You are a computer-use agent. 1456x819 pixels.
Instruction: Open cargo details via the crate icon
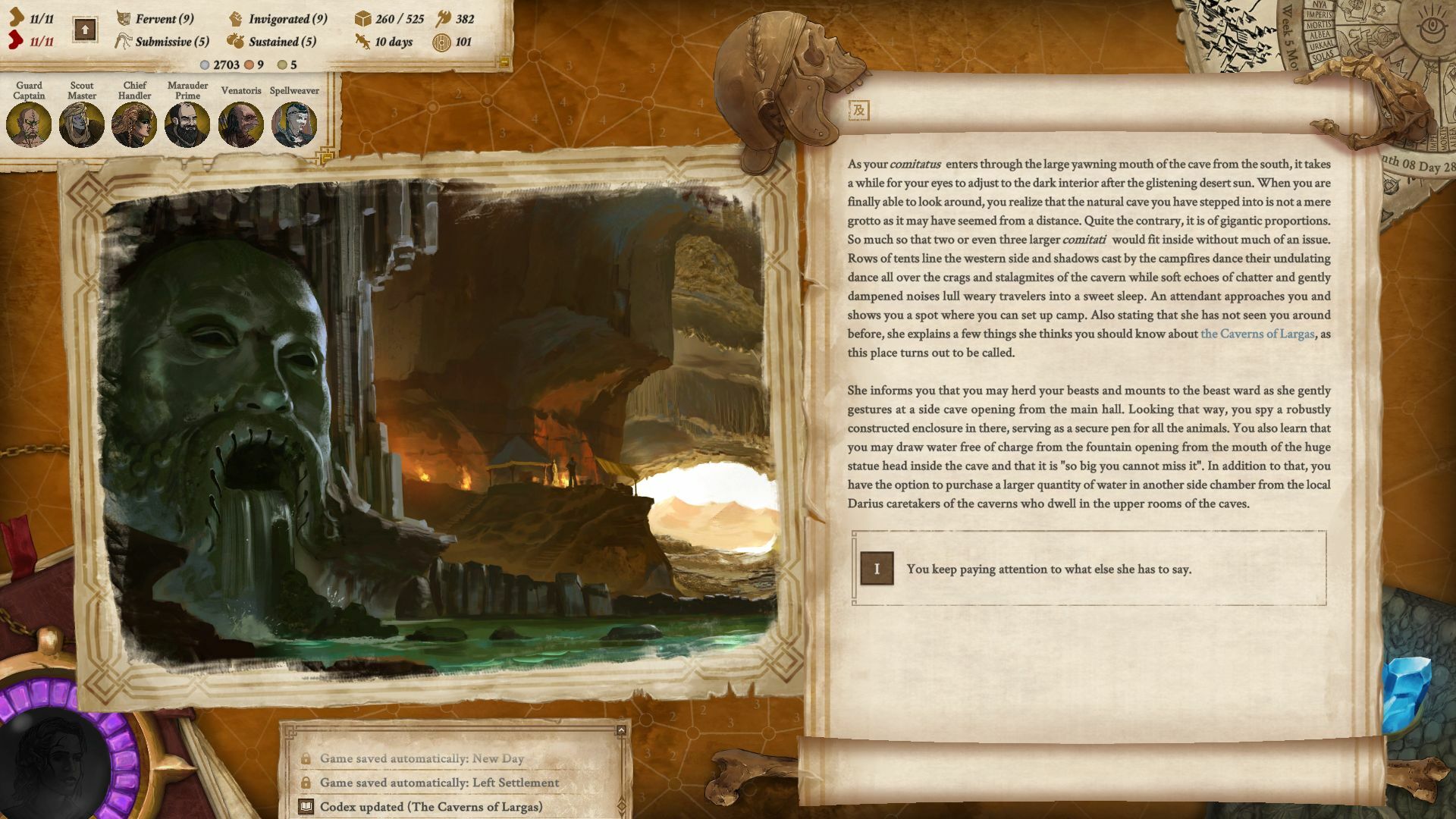point(362,20)
